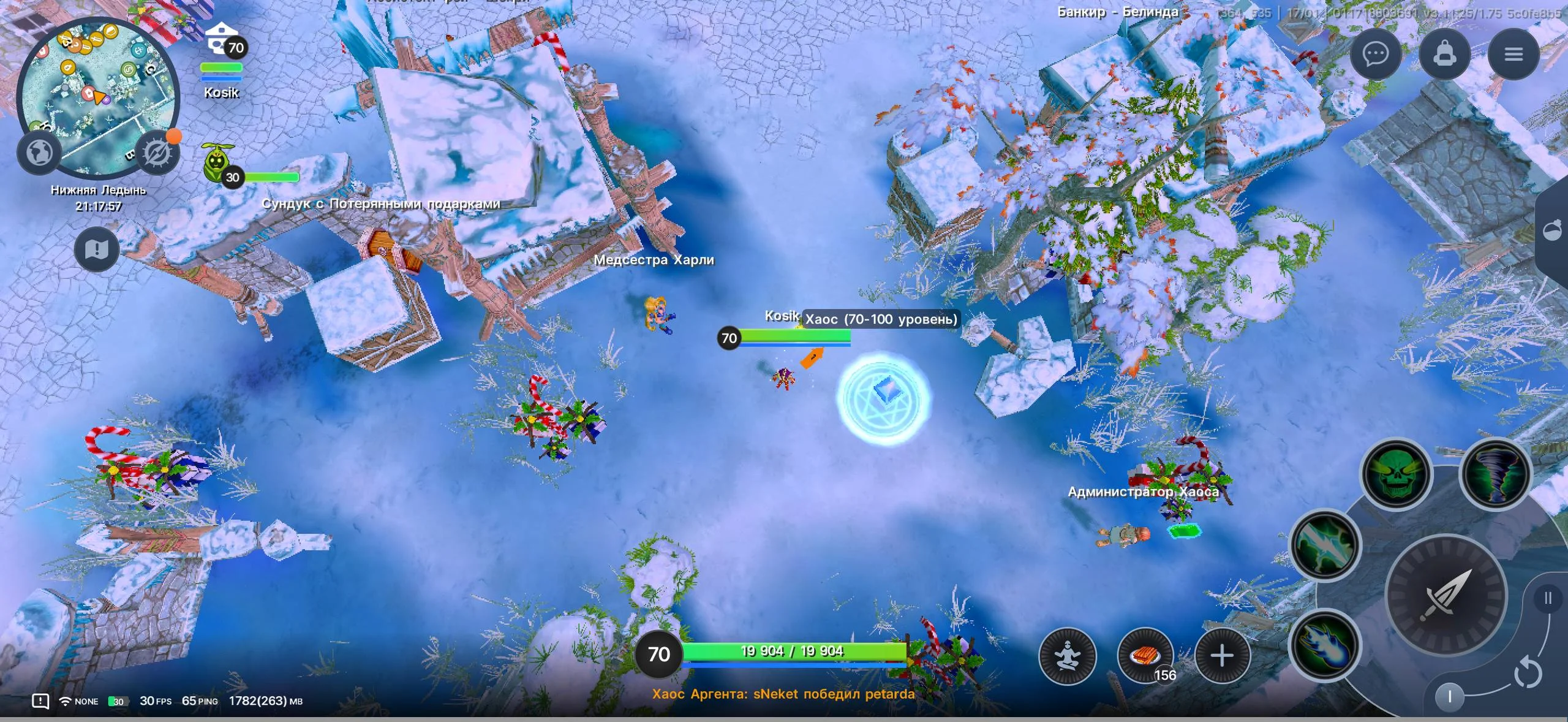This screenshot has height=722, width=1568.
Task: Activate the blue fireball ability
Action: [x=1325, y=645]
